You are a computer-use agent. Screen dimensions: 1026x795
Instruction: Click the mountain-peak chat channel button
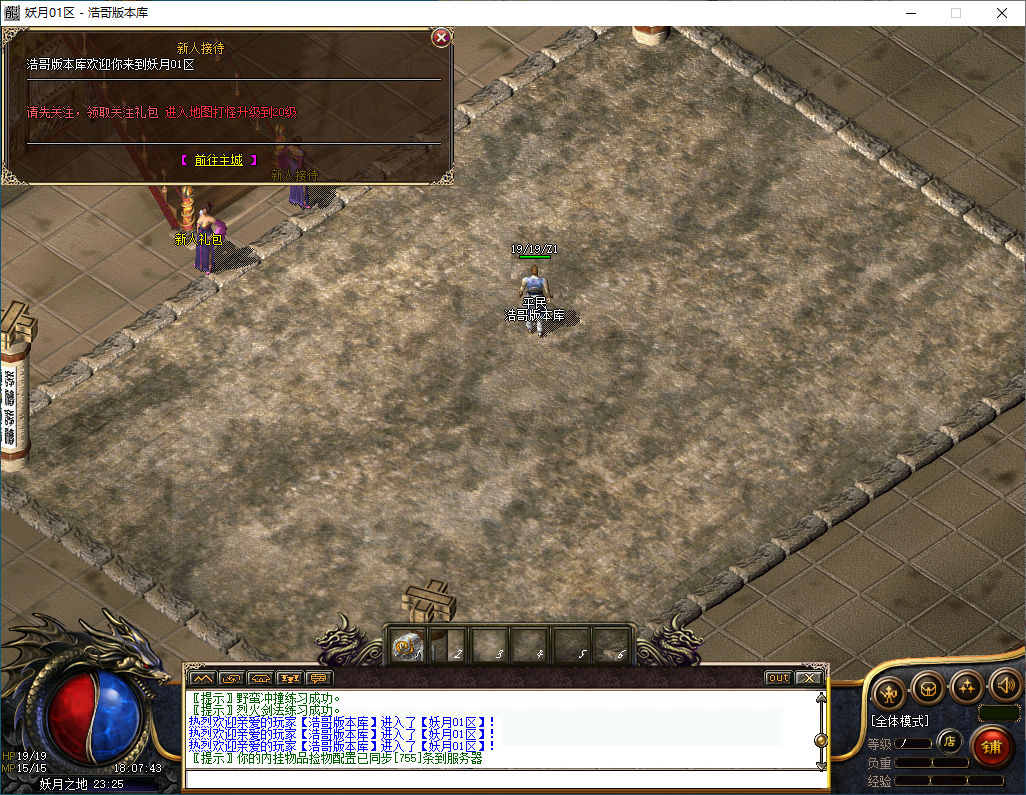tap(202, 678)
